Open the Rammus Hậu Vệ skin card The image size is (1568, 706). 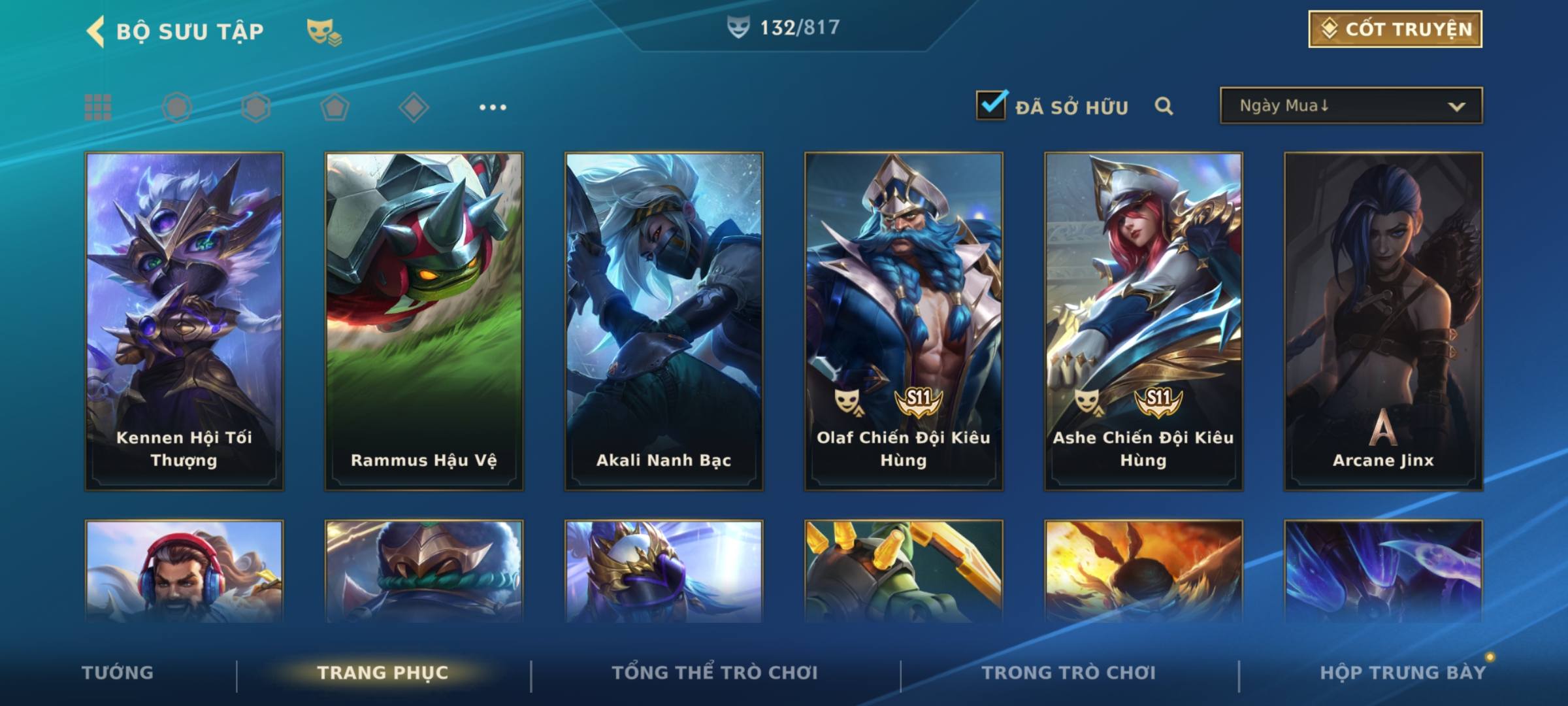coord(424,321)
